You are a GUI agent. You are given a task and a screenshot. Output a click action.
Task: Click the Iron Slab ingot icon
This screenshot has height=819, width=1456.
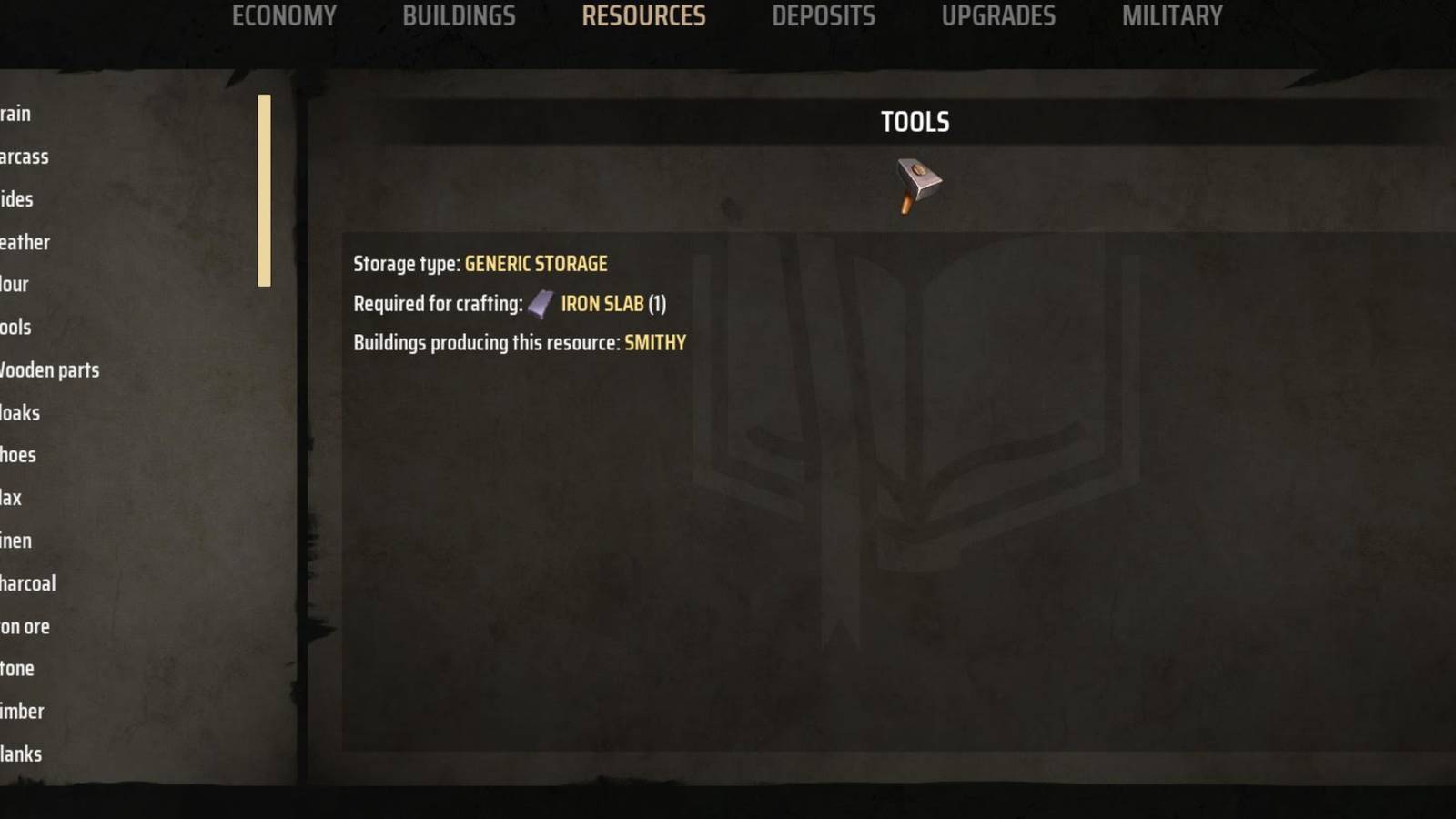pos(541,304)
